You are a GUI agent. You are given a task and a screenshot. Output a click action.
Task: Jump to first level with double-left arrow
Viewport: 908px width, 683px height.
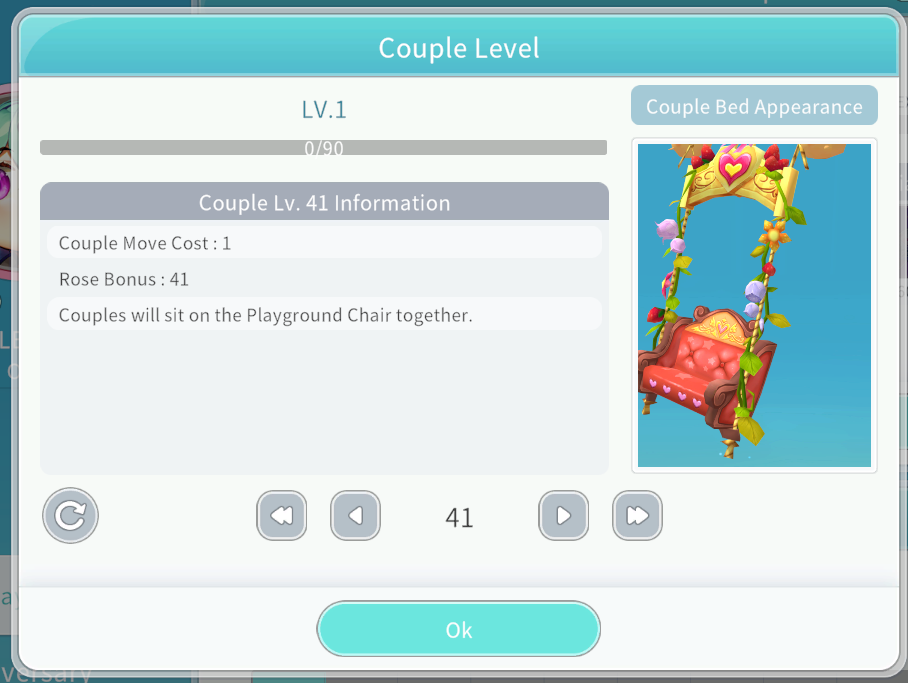281,516
